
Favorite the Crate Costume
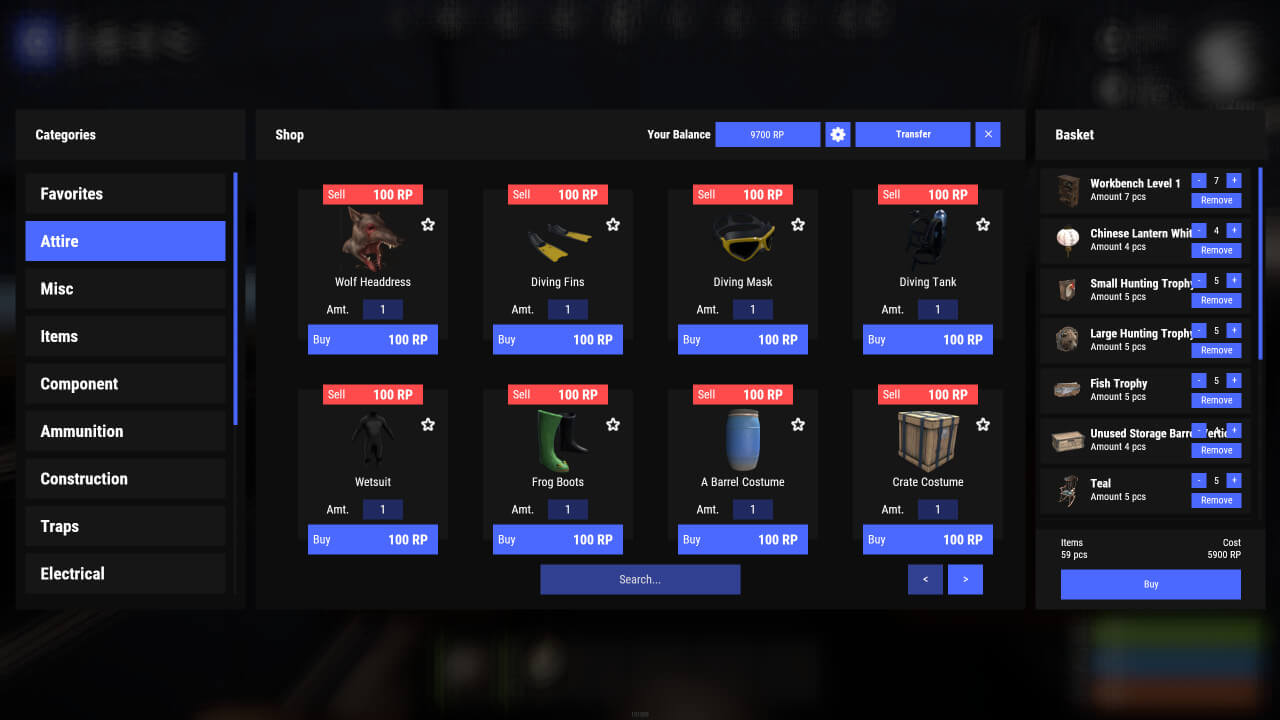(983, 424)
